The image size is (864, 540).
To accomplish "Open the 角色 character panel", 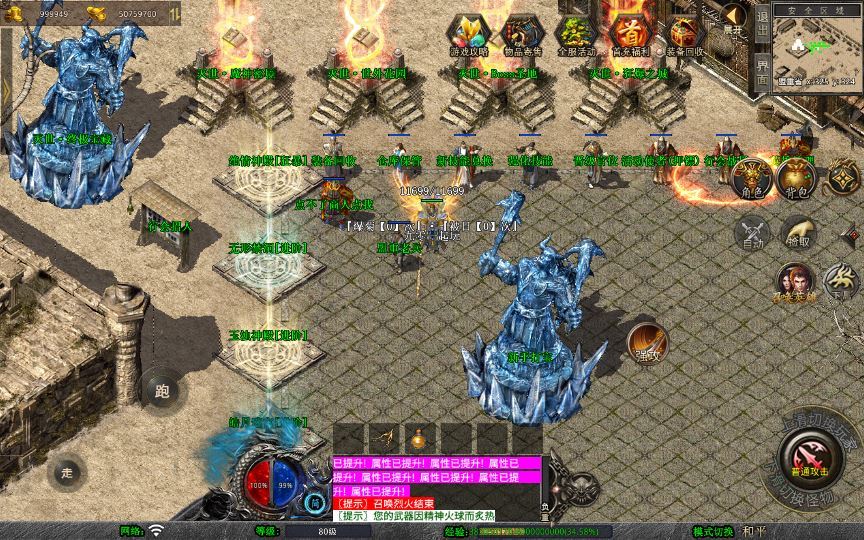I will click(x=749, y=180).
